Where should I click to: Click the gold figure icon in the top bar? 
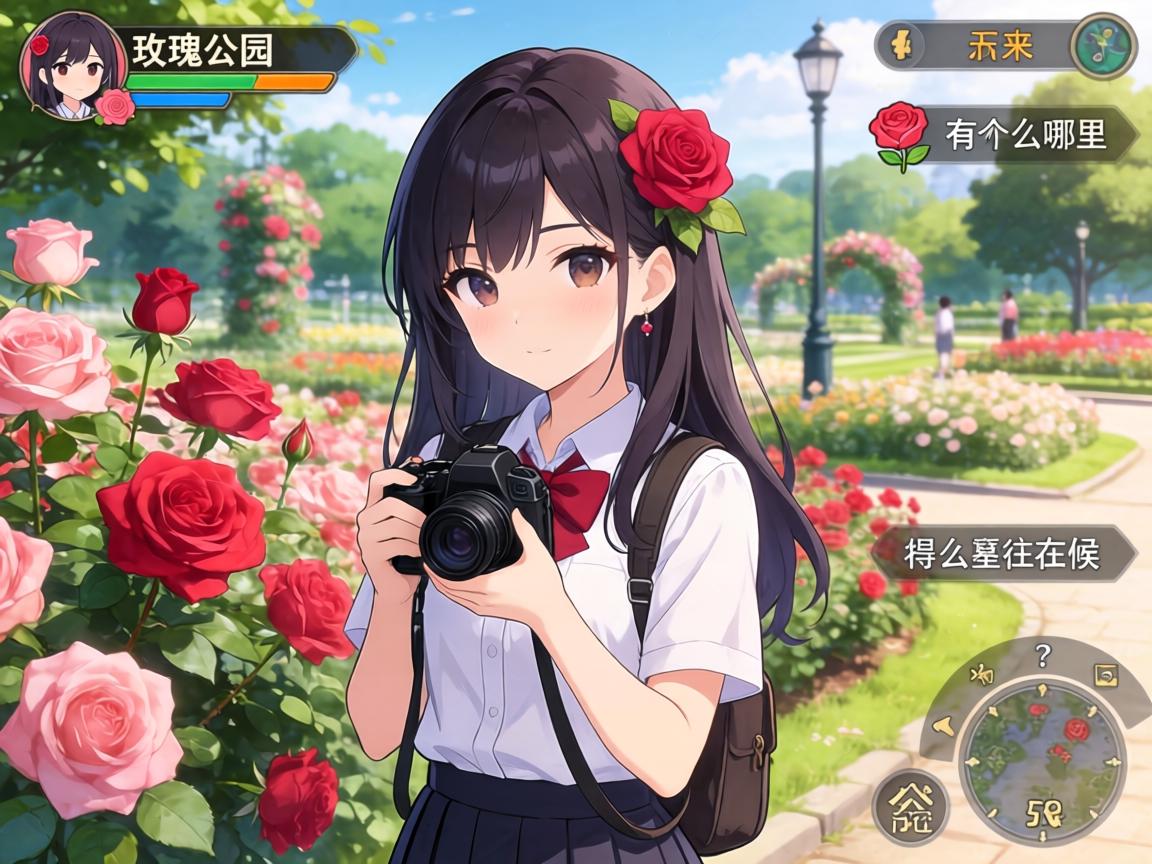click(900, 46)
